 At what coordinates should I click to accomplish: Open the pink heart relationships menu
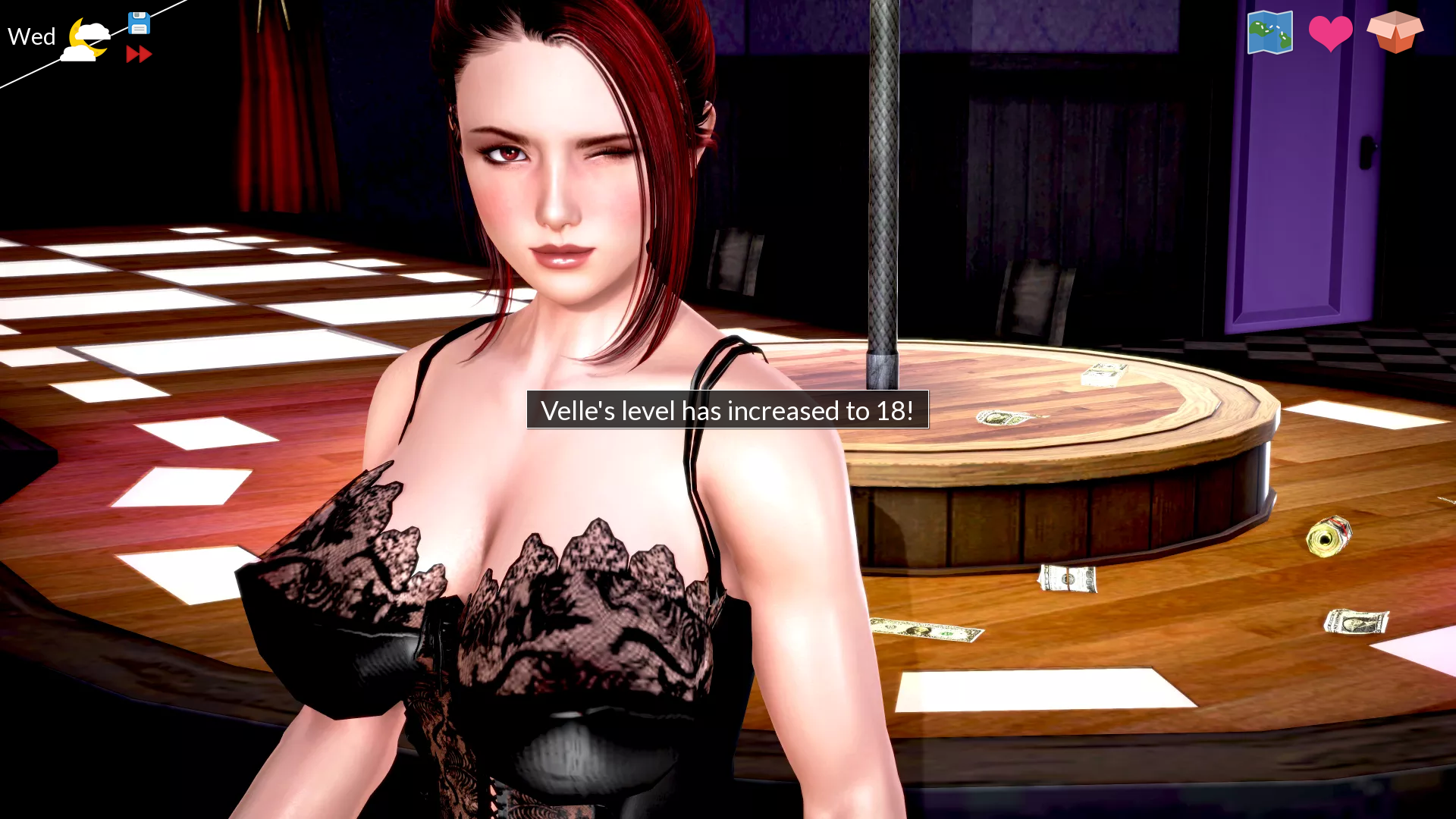point(1330,33)
